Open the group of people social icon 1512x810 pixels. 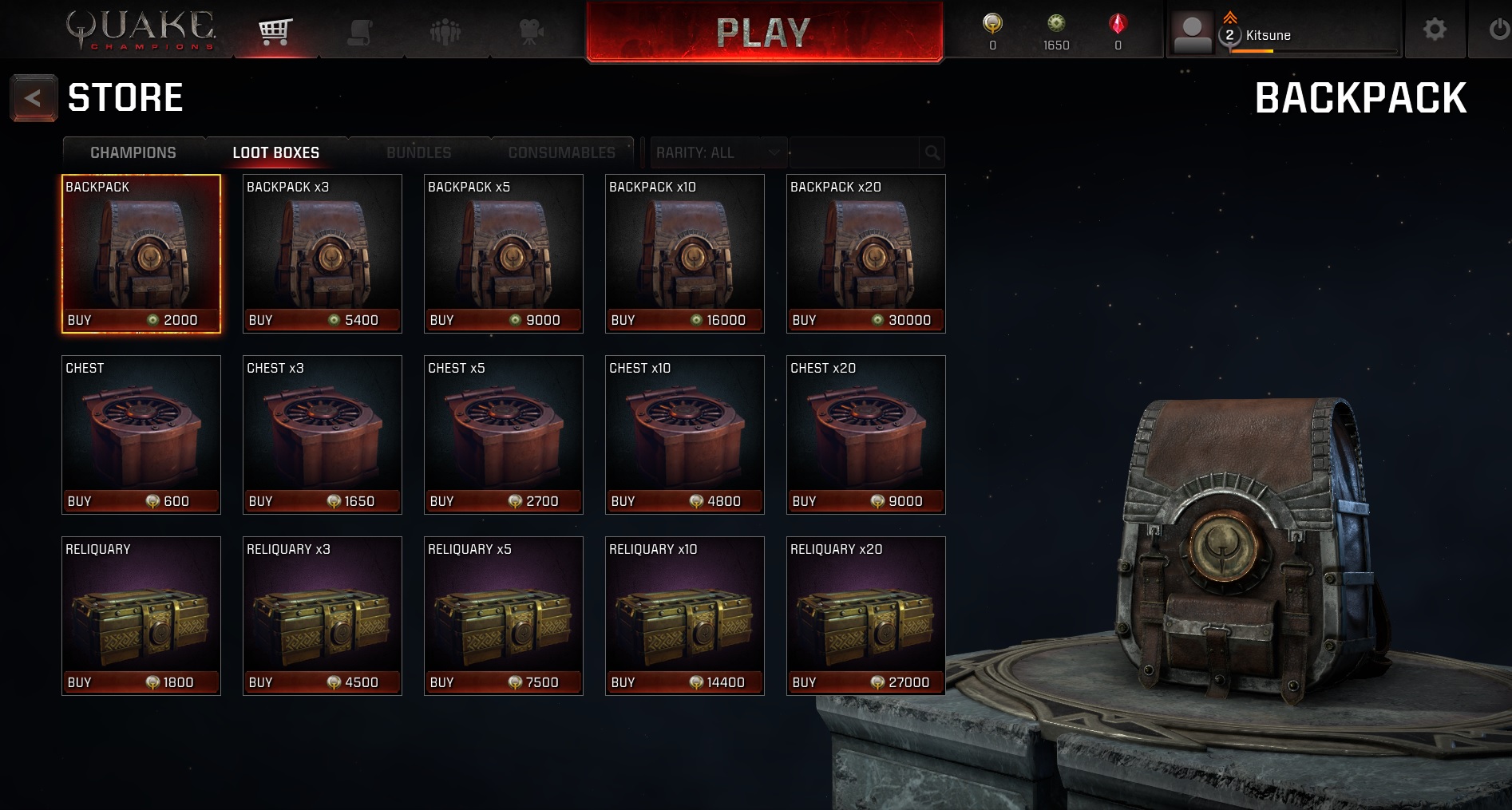pos(445,32)
